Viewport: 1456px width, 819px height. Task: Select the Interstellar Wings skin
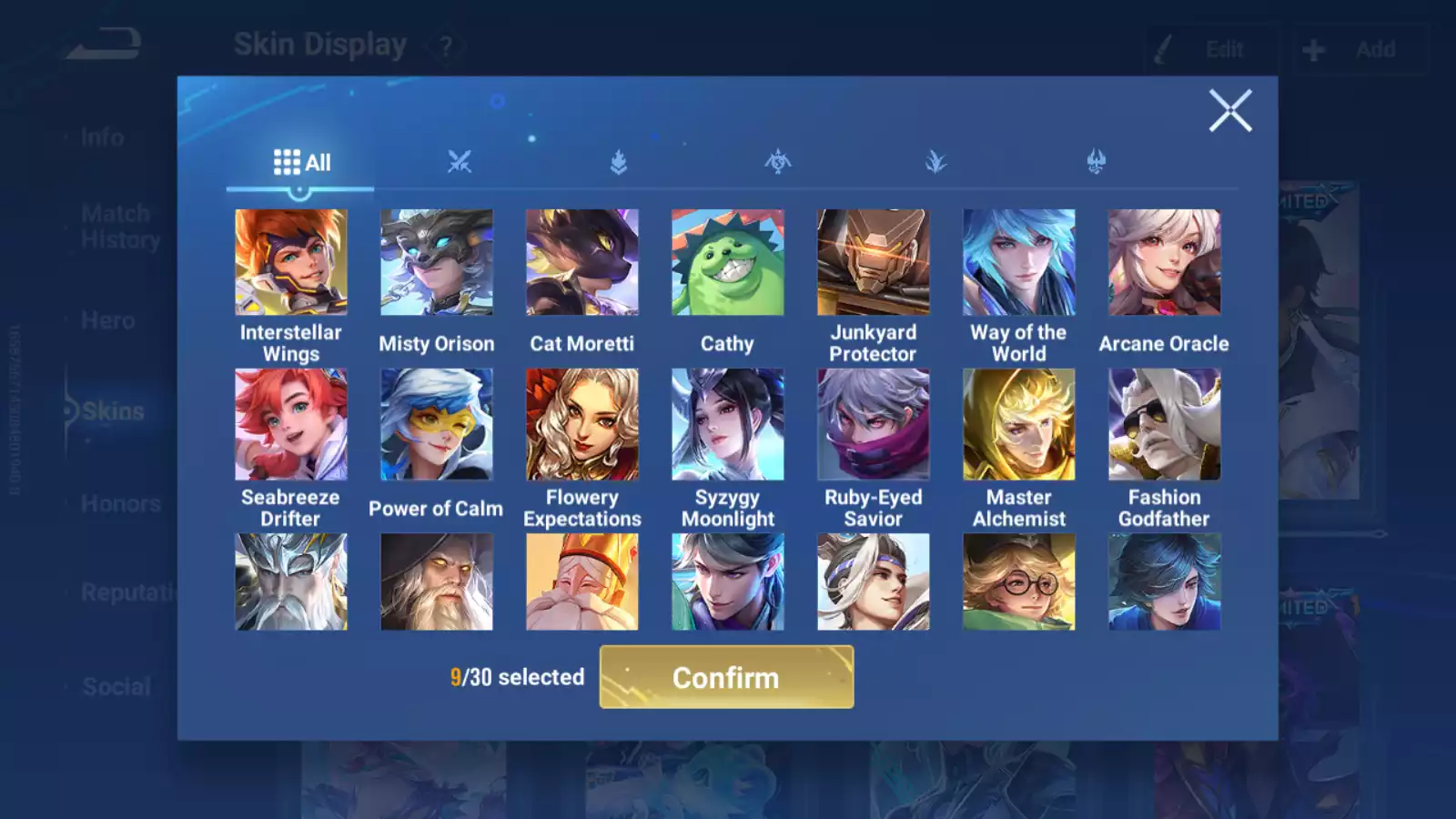291,263
